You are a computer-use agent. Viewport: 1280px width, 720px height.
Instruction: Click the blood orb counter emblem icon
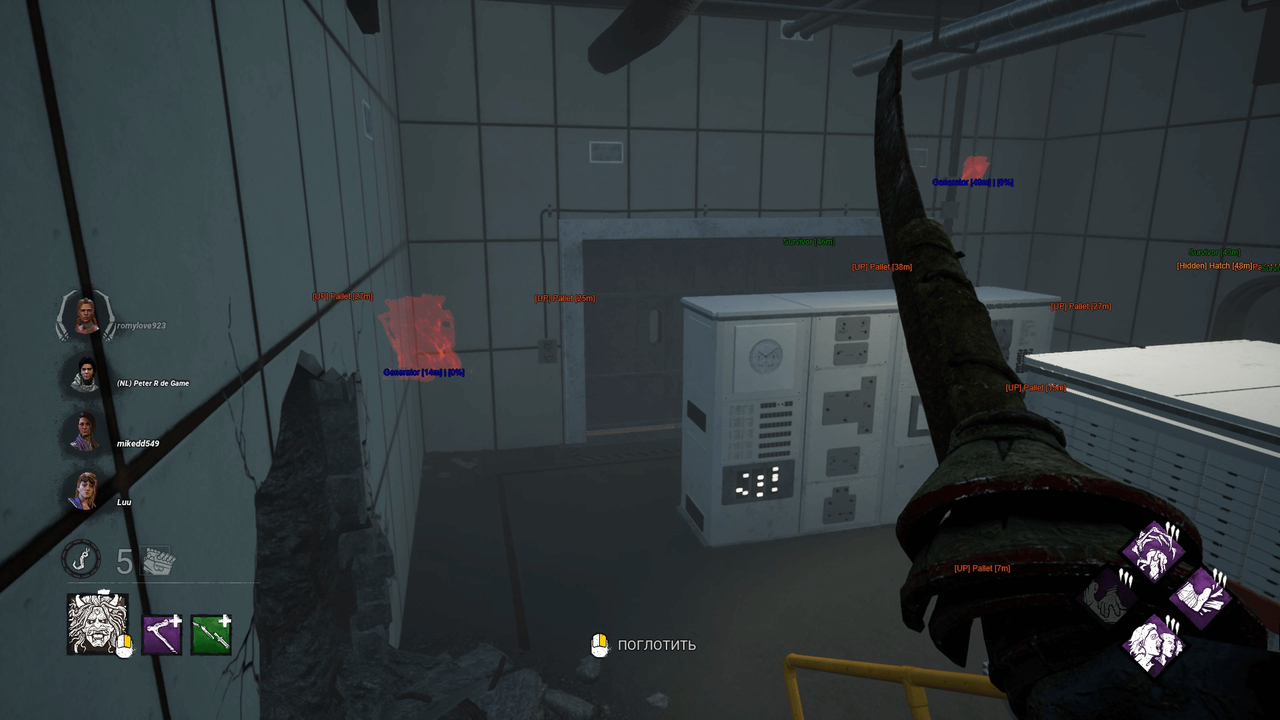click(80, 560)
